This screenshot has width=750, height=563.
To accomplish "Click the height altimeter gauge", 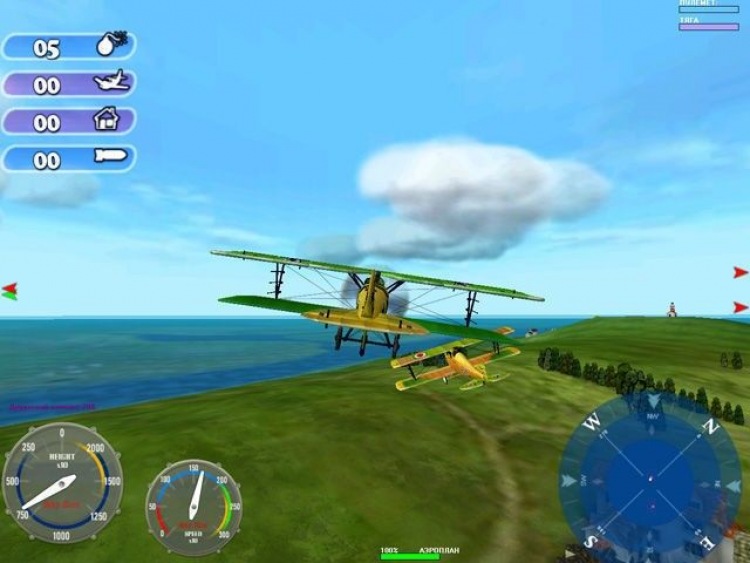I will coord(62,483).
